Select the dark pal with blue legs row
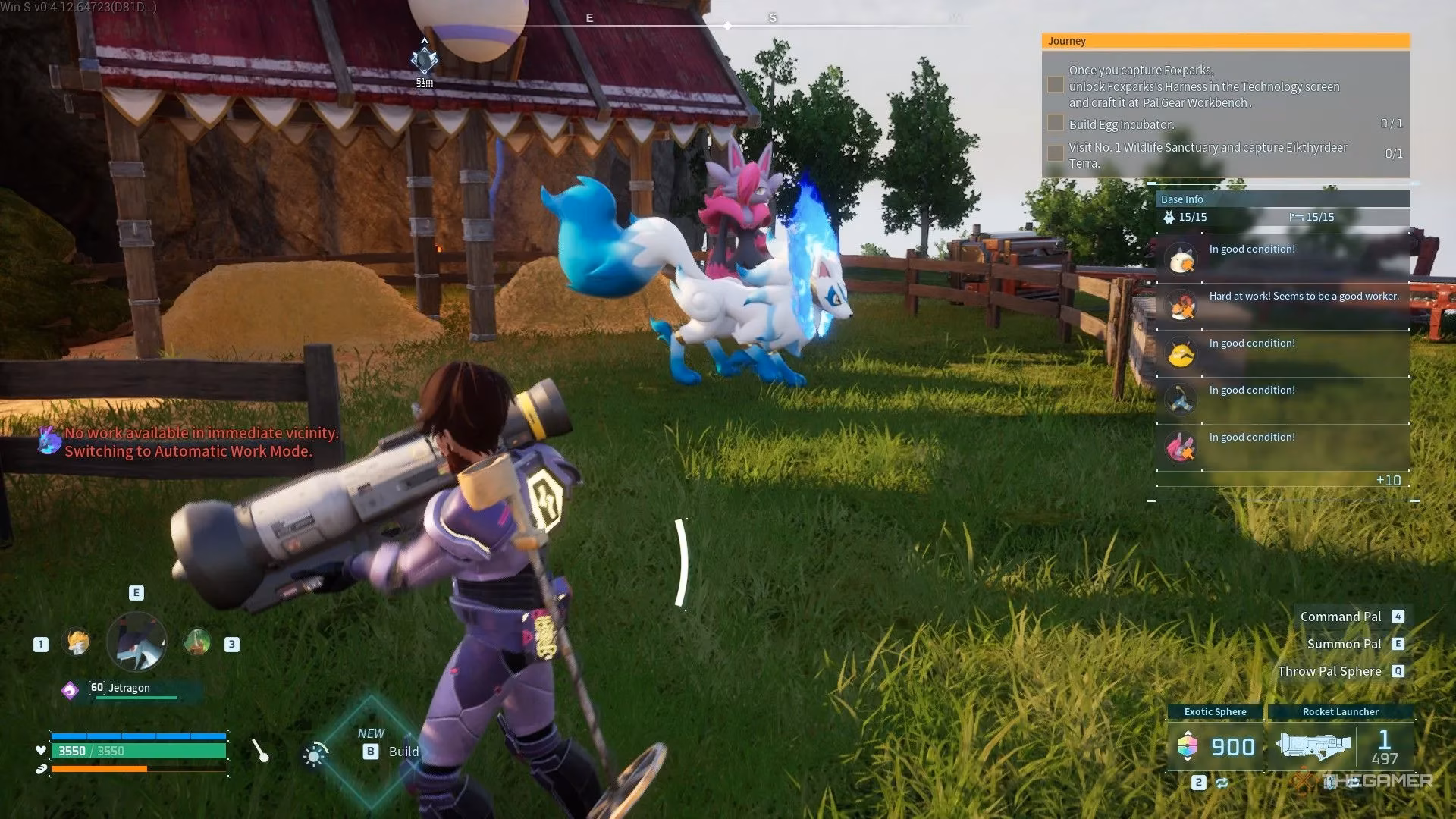 pos(1282,399)
